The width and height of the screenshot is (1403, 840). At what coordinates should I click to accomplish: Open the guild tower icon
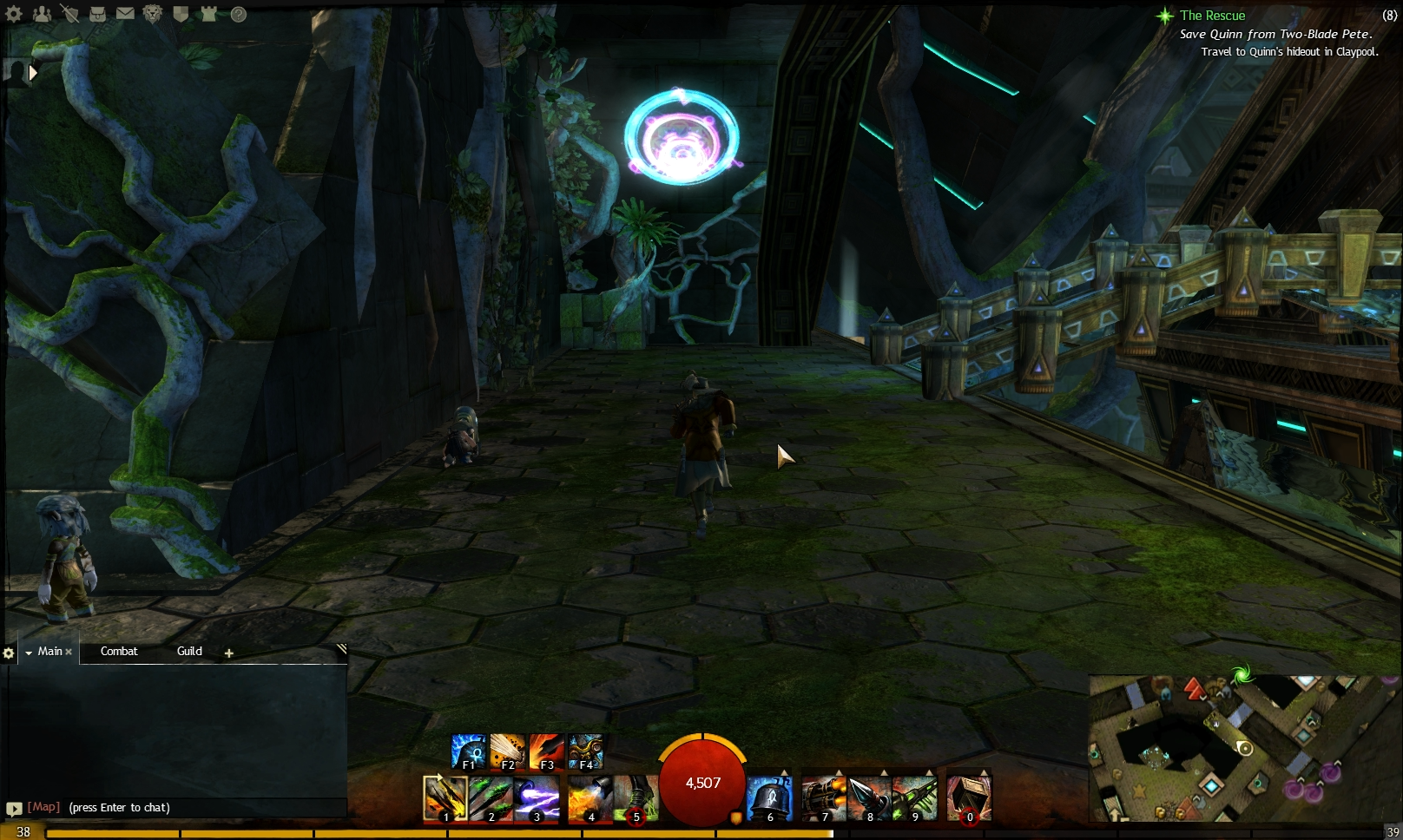click(x=208, y=13)
